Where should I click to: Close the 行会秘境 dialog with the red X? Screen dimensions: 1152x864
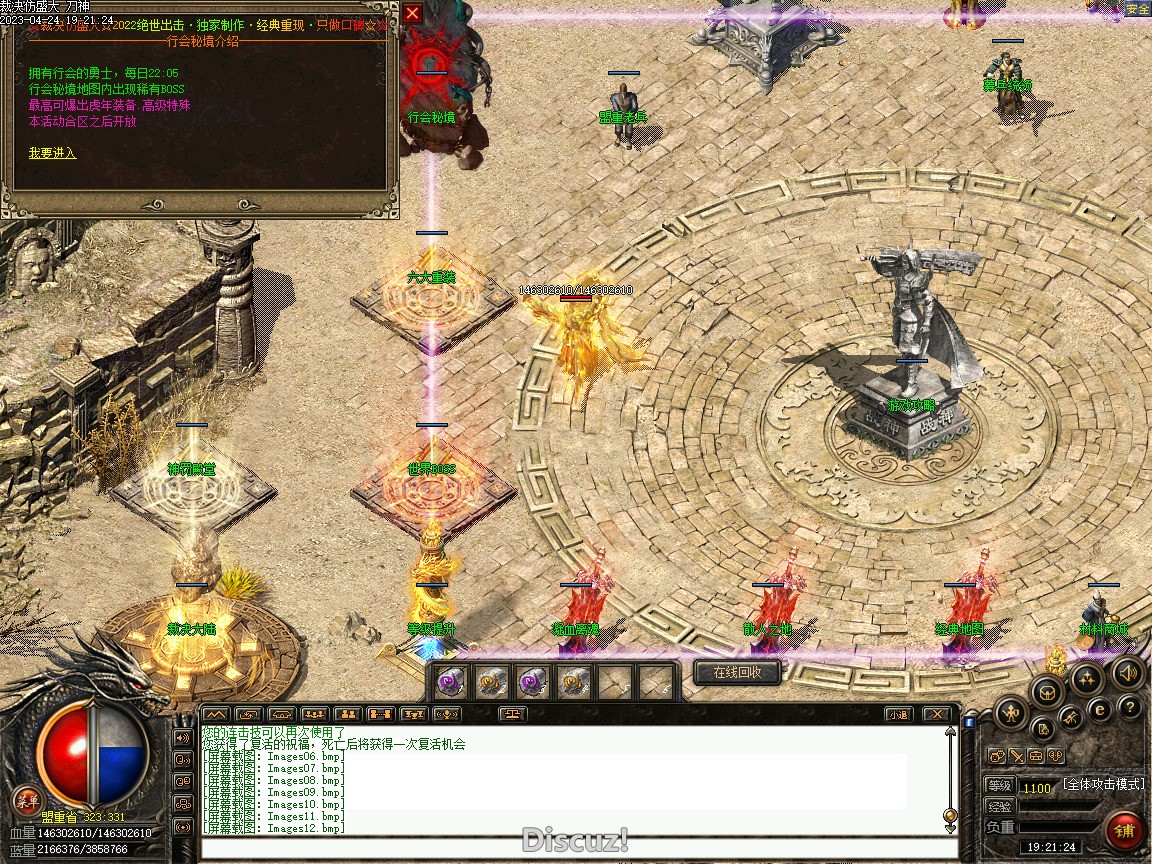click(x=413, y=14)
